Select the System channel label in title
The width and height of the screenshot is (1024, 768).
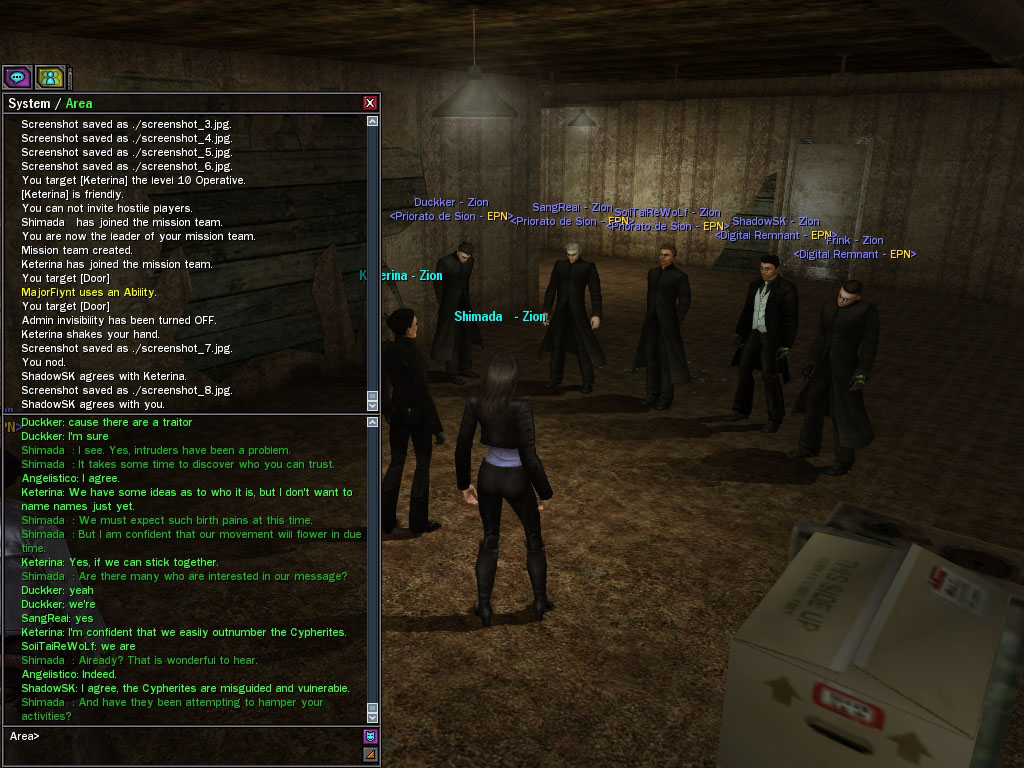(28, 103)
